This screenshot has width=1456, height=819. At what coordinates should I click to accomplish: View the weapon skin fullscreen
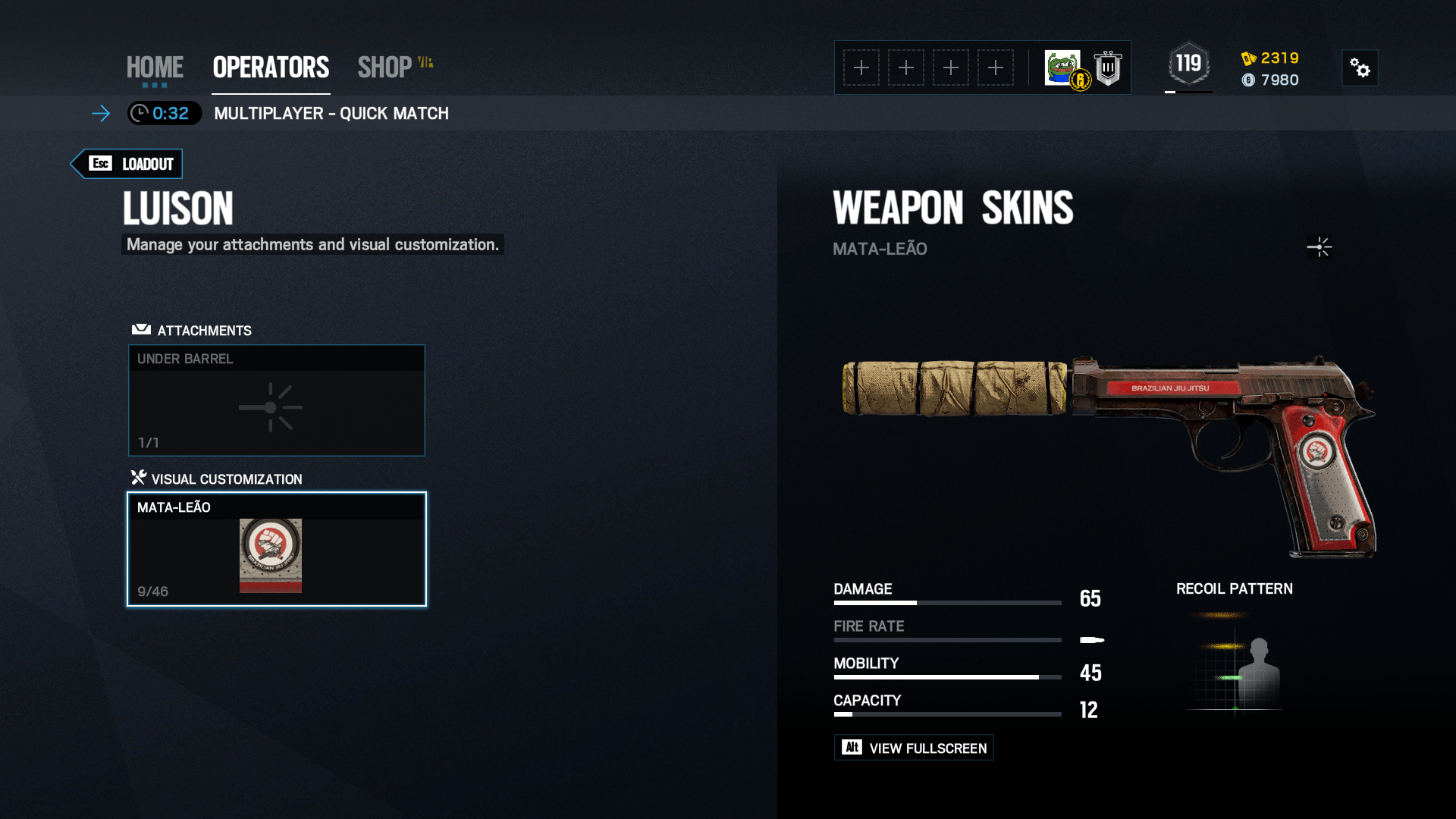click(x=914, y=748)
